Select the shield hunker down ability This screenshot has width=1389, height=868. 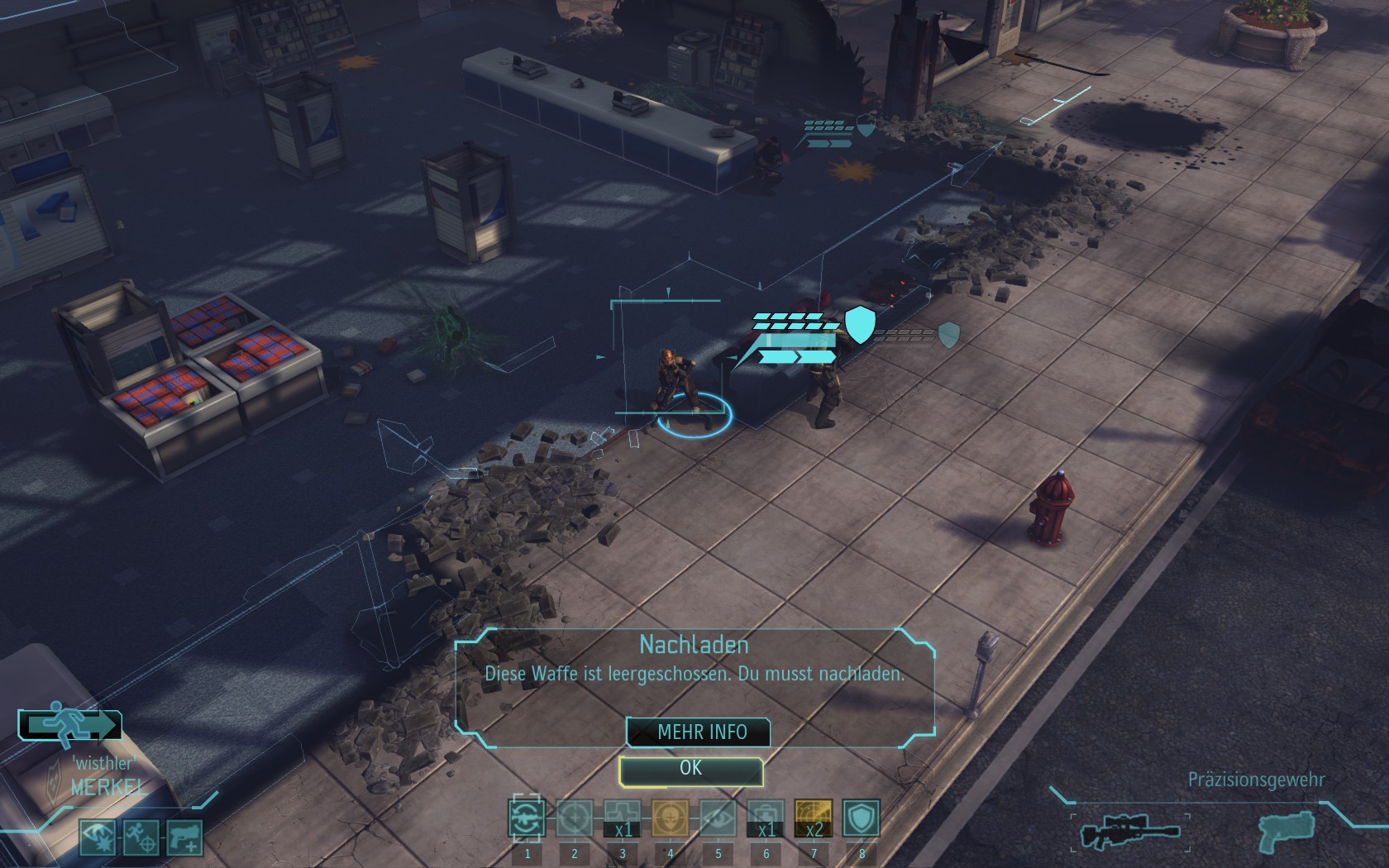pyautogui.click(x=861, y=818)
